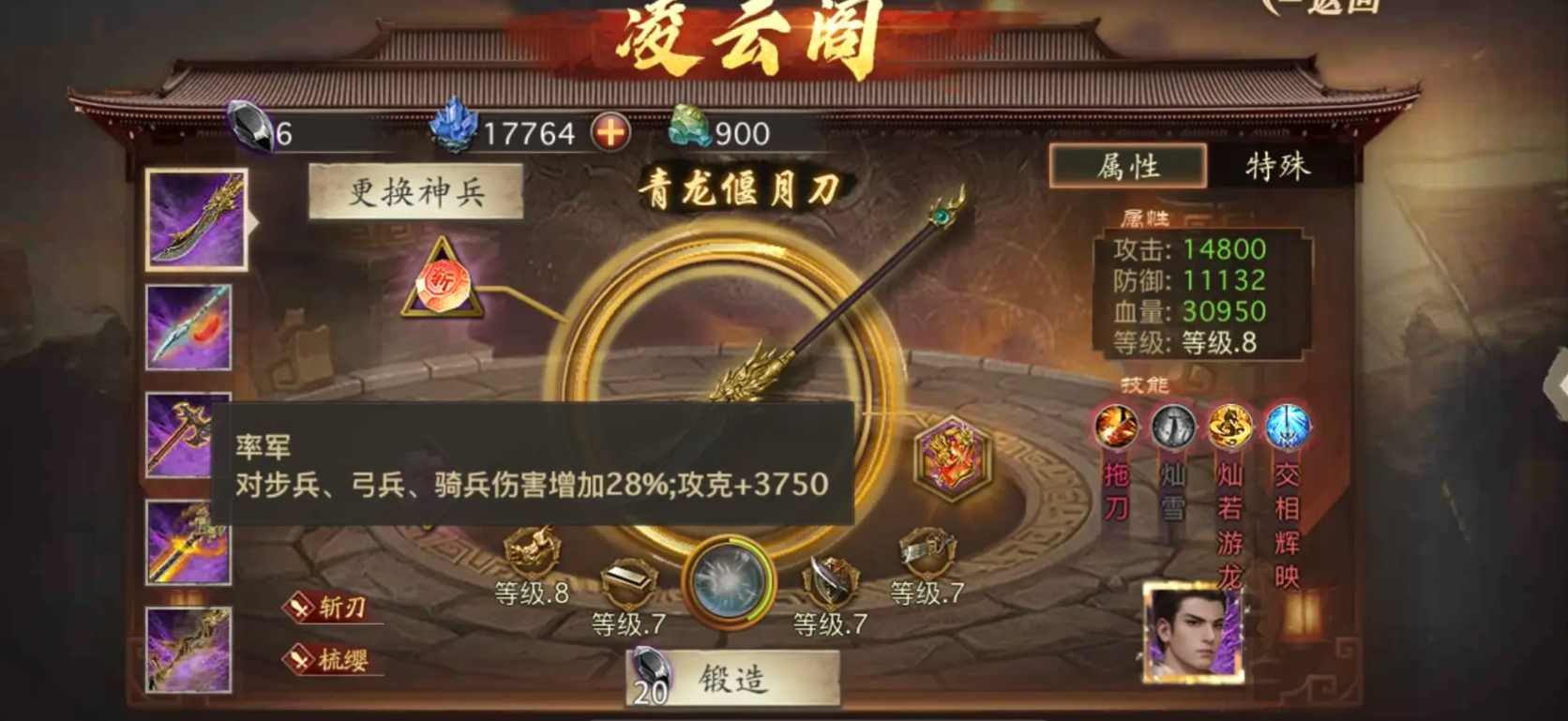1568x721 pixels.
Task: Select the bottom bow weapon in sidebar
Action: click(x=188, y=647)
